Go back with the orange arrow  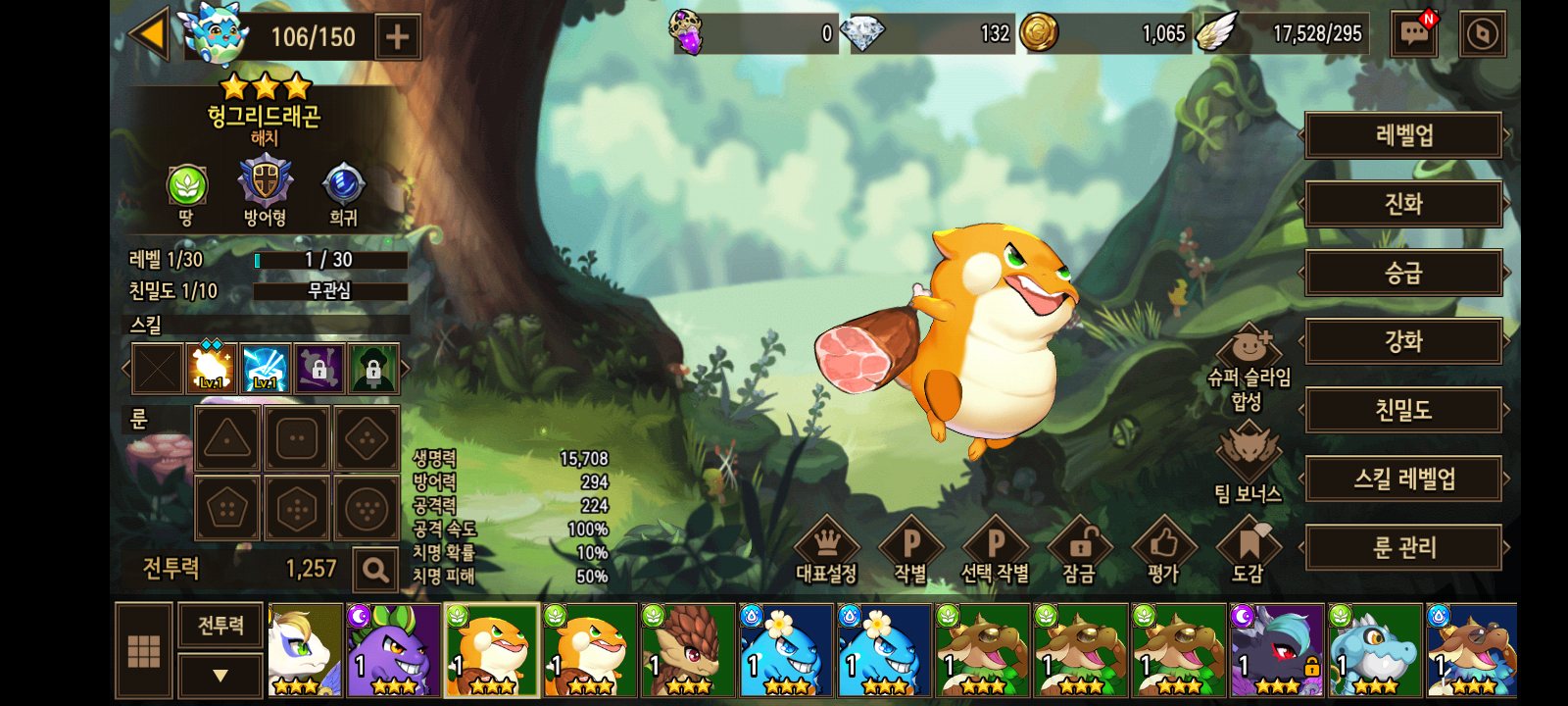pos(150,35)
